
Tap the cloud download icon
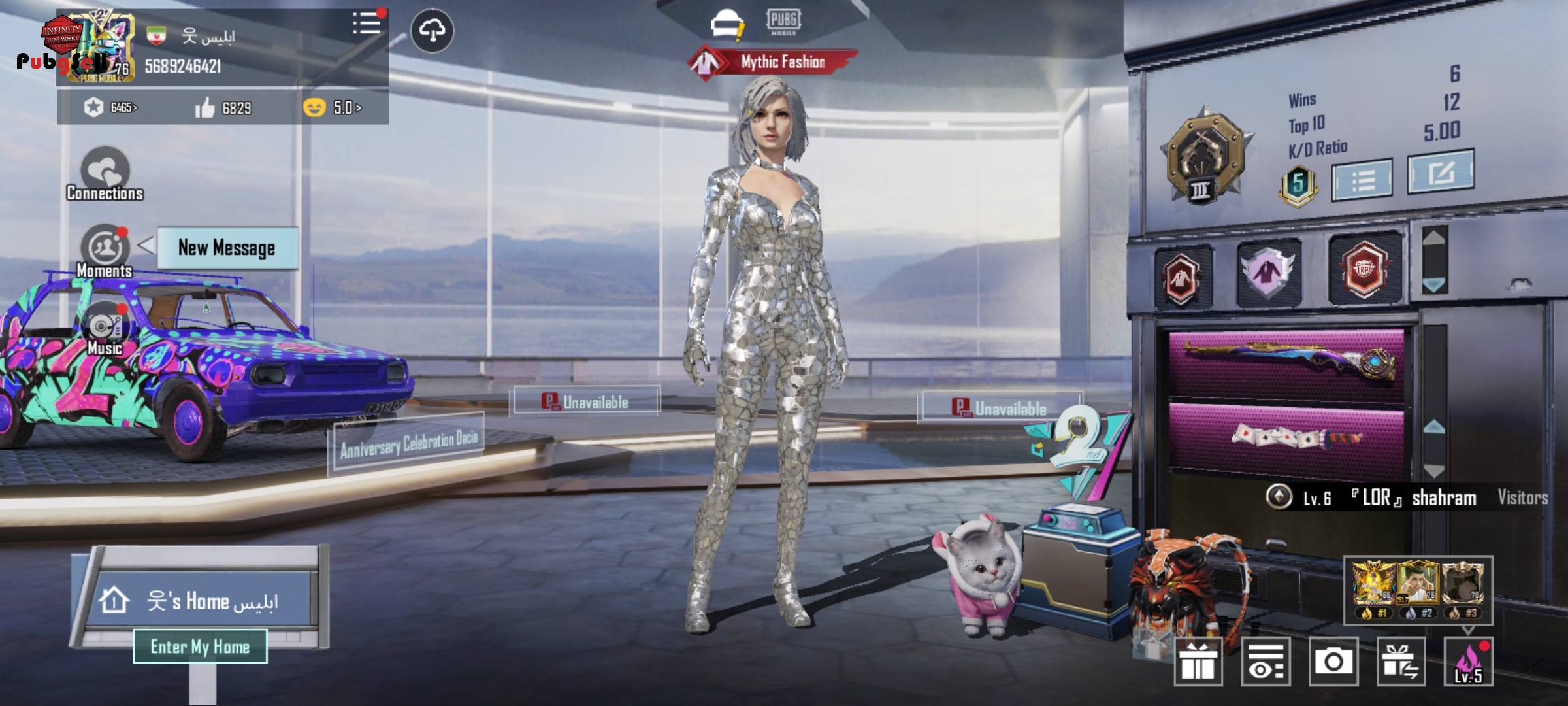(x=432, y=30)
